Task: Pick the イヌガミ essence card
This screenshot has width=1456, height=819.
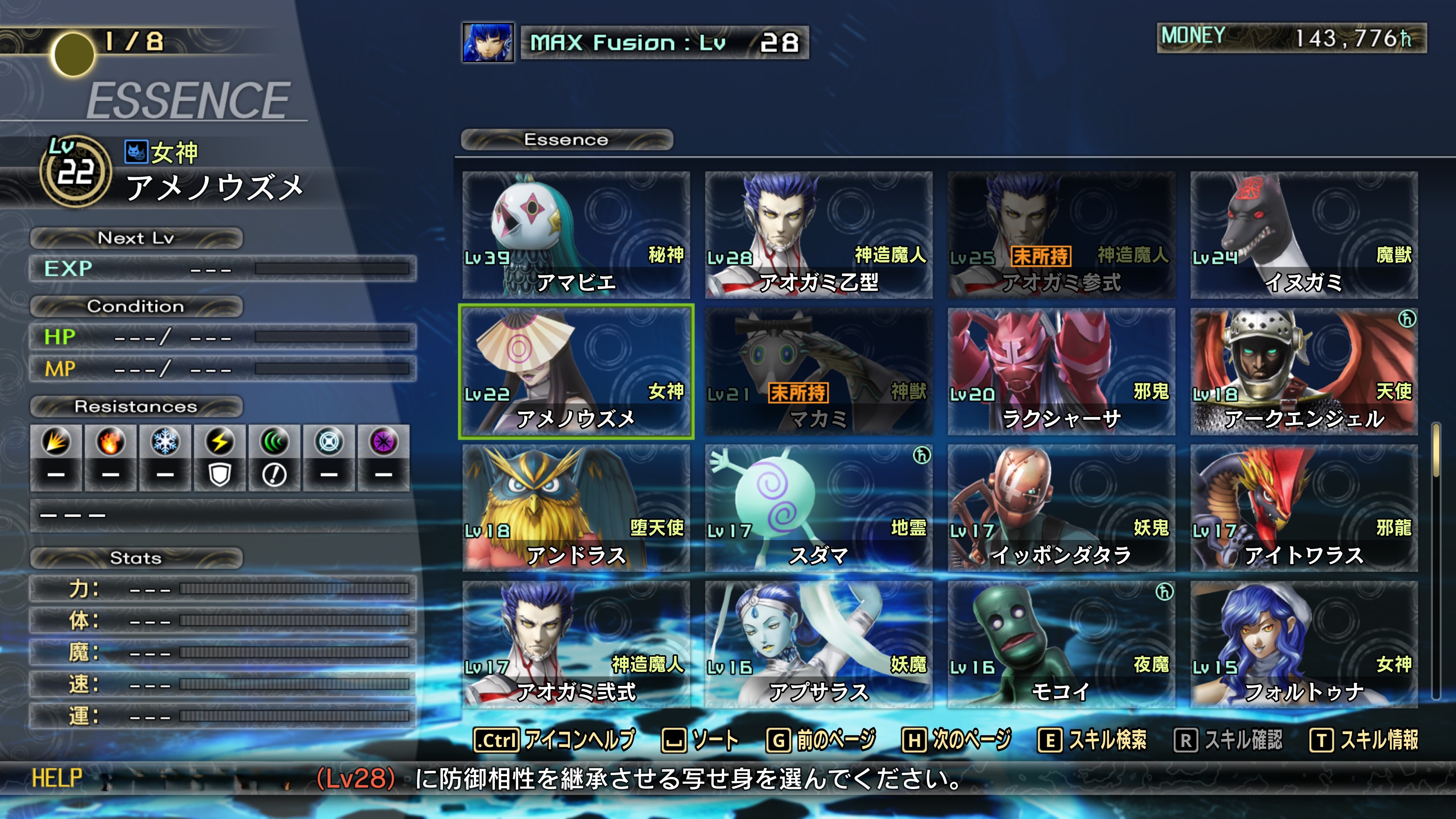Action: point(1304,235)
